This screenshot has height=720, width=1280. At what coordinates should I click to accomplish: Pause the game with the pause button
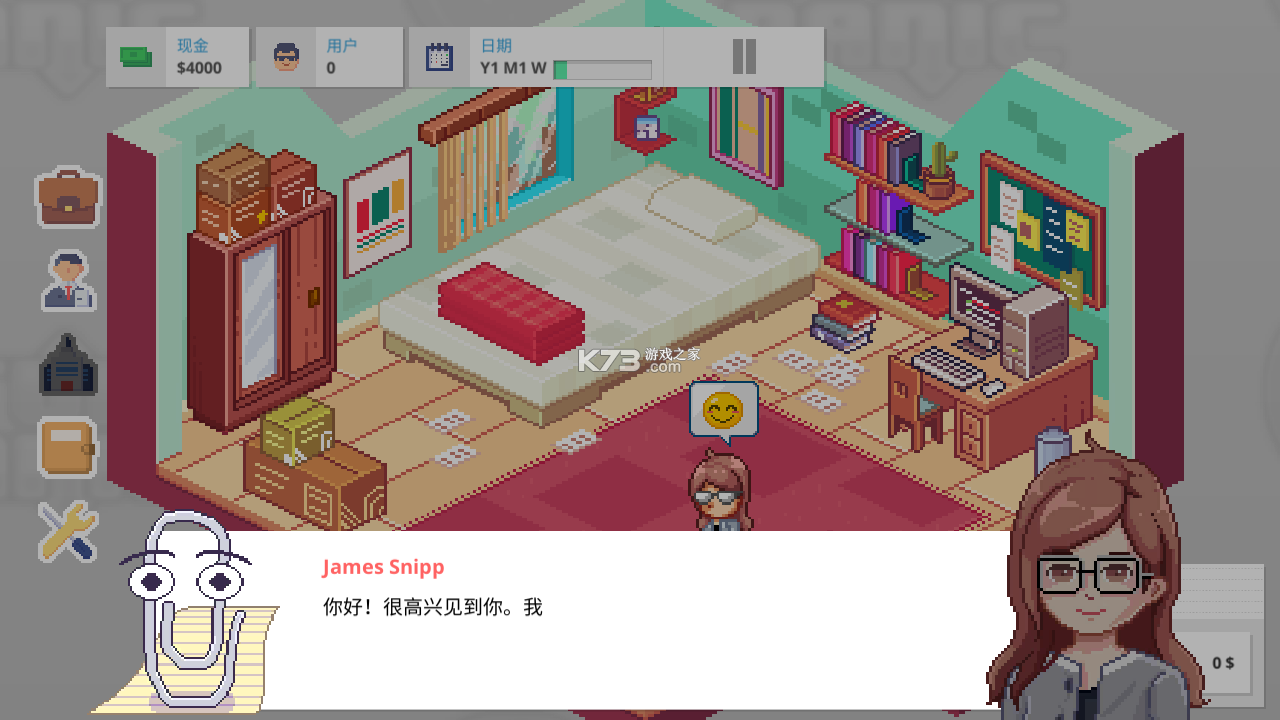click(x=743, y=57)
